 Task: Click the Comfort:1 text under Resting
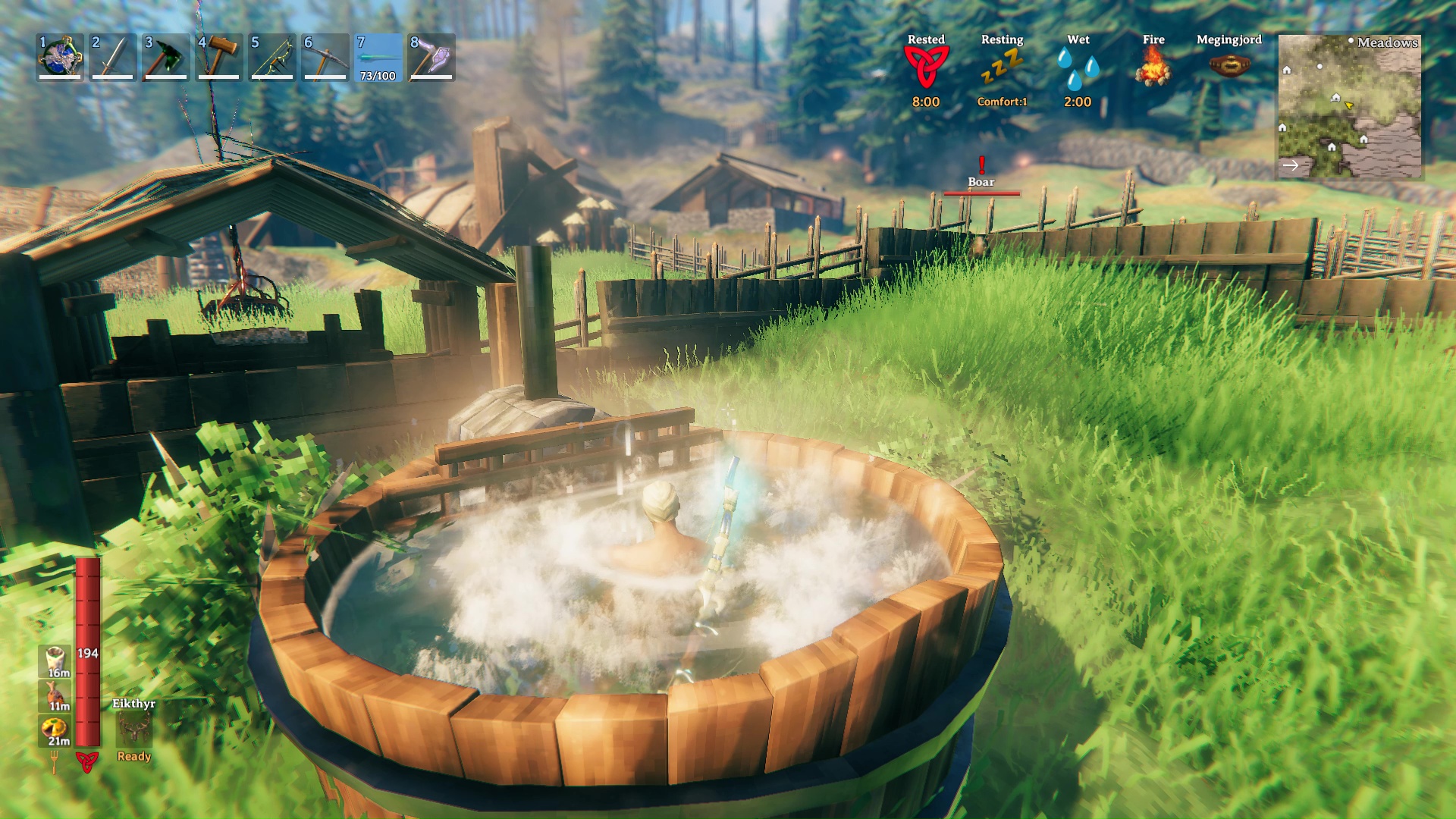1003,103
